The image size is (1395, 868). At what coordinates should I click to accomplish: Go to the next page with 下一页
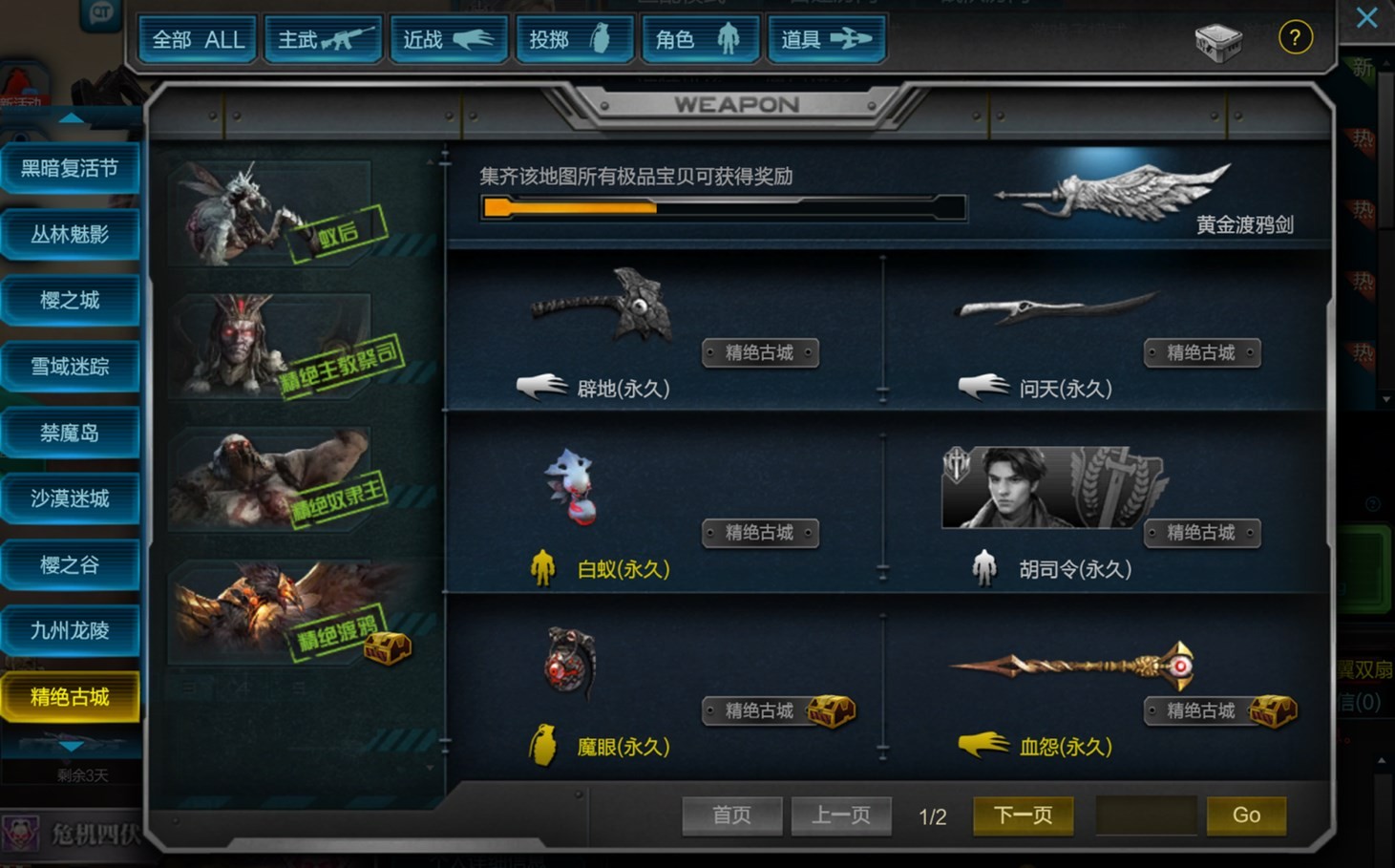point(1023,815)
